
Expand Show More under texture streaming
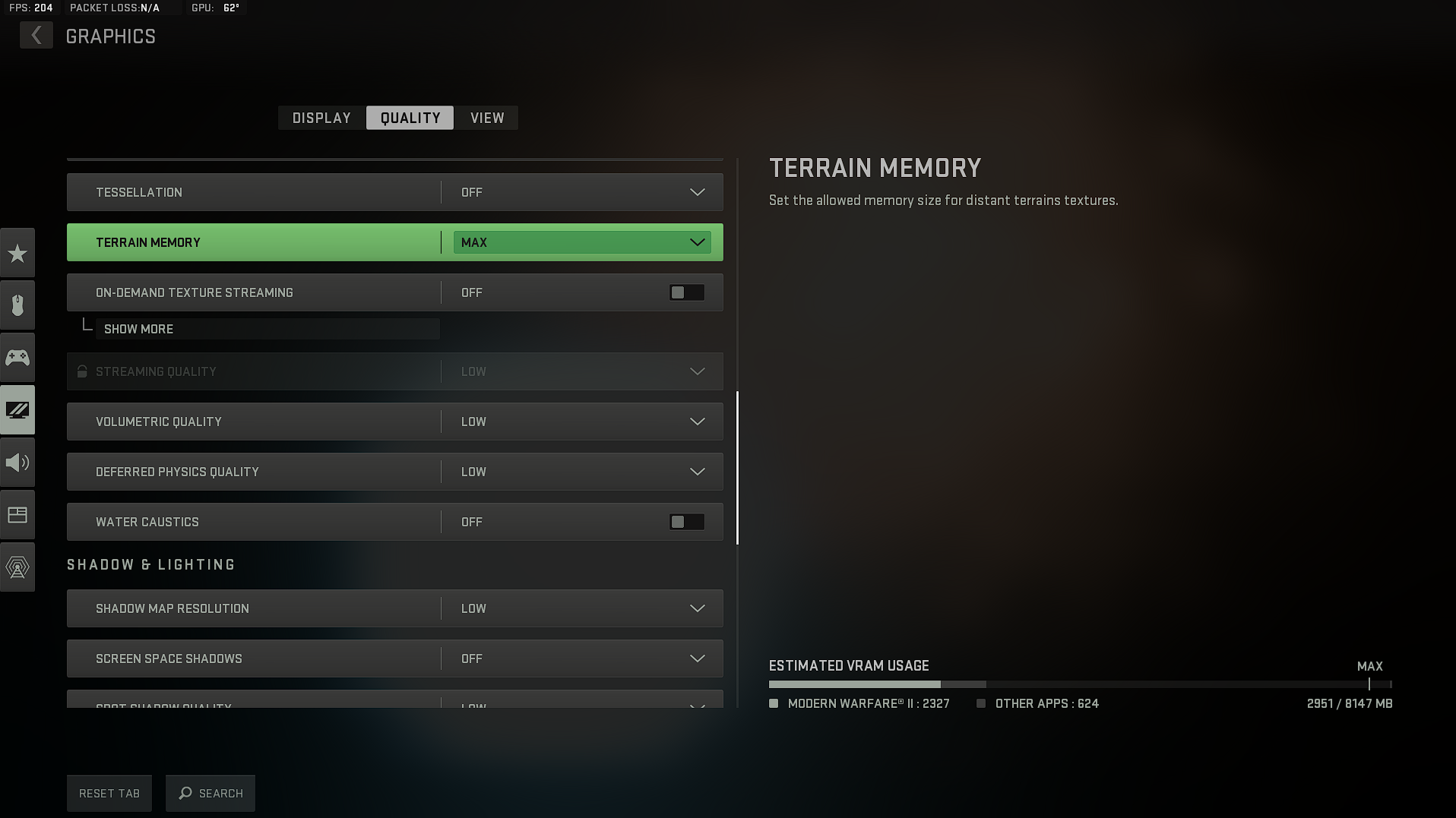tap(138, 329)
